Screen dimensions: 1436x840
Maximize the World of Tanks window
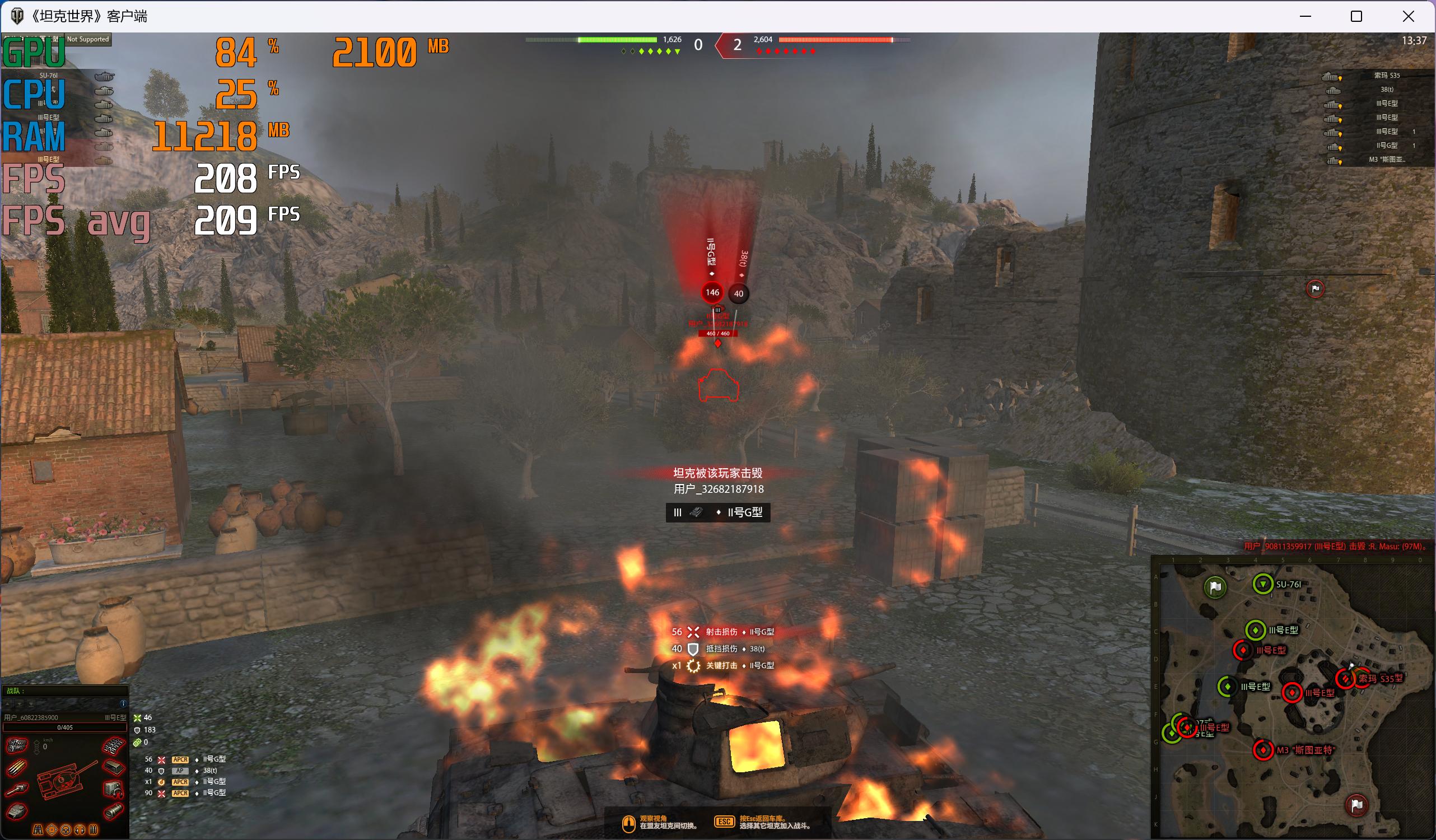pos(1356,17)
